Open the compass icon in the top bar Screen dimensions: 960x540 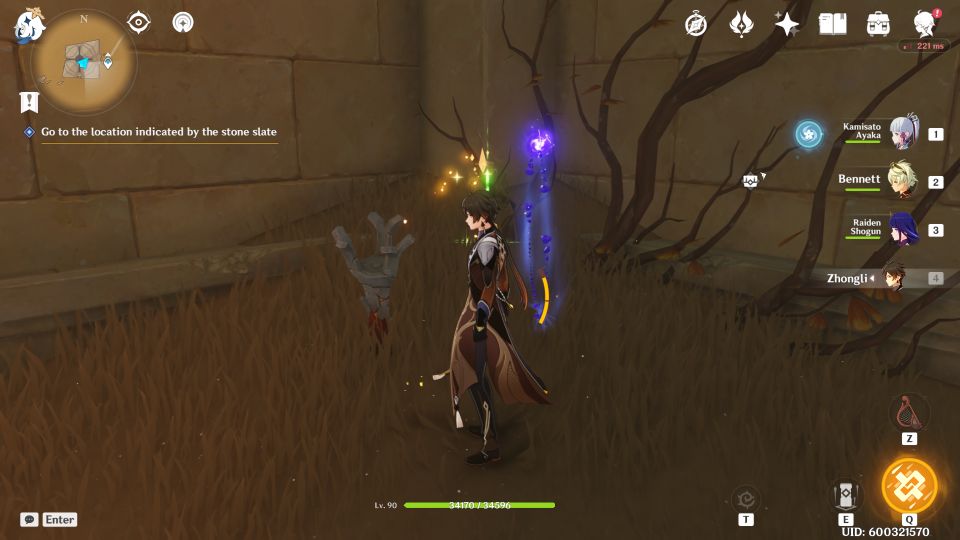pyautogui.click(x=696, y=24)
